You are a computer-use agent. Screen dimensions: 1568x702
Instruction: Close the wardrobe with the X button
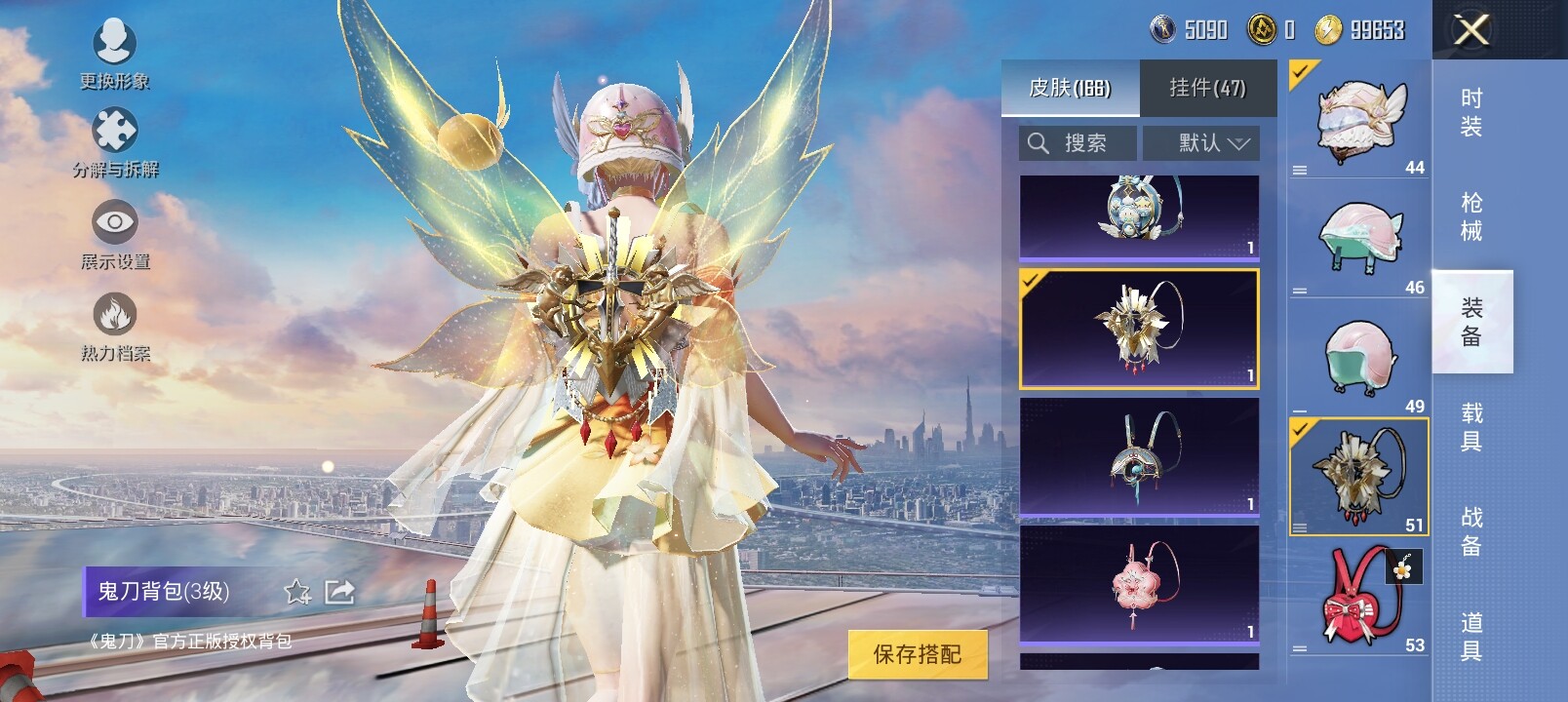[1470, 30]
